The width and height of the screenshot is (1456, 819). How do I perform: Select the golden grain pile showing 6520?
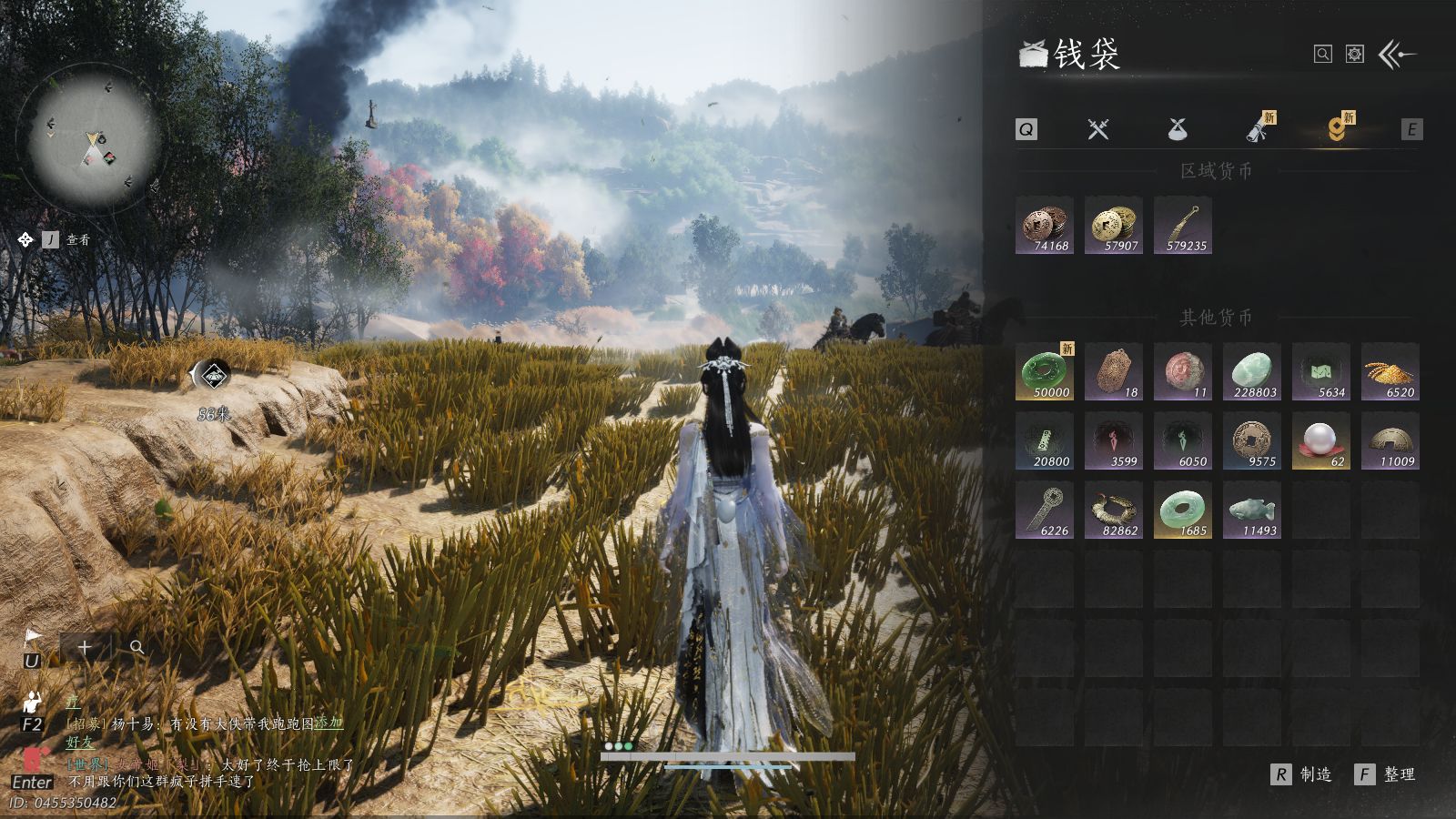(x=1390, y=371)
